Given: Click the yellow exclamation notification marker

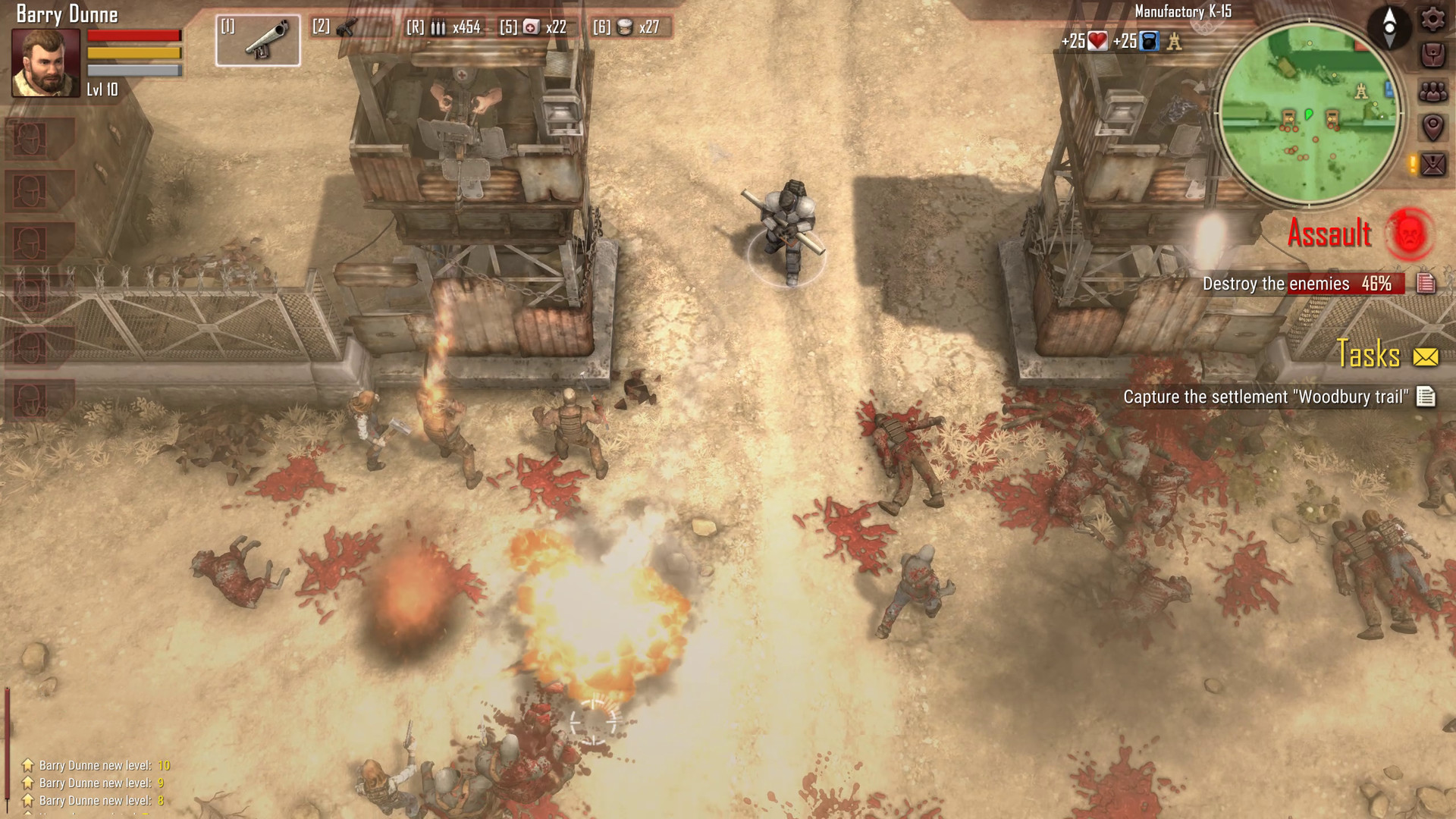Looking at the screenshot, I should 1412,162.
